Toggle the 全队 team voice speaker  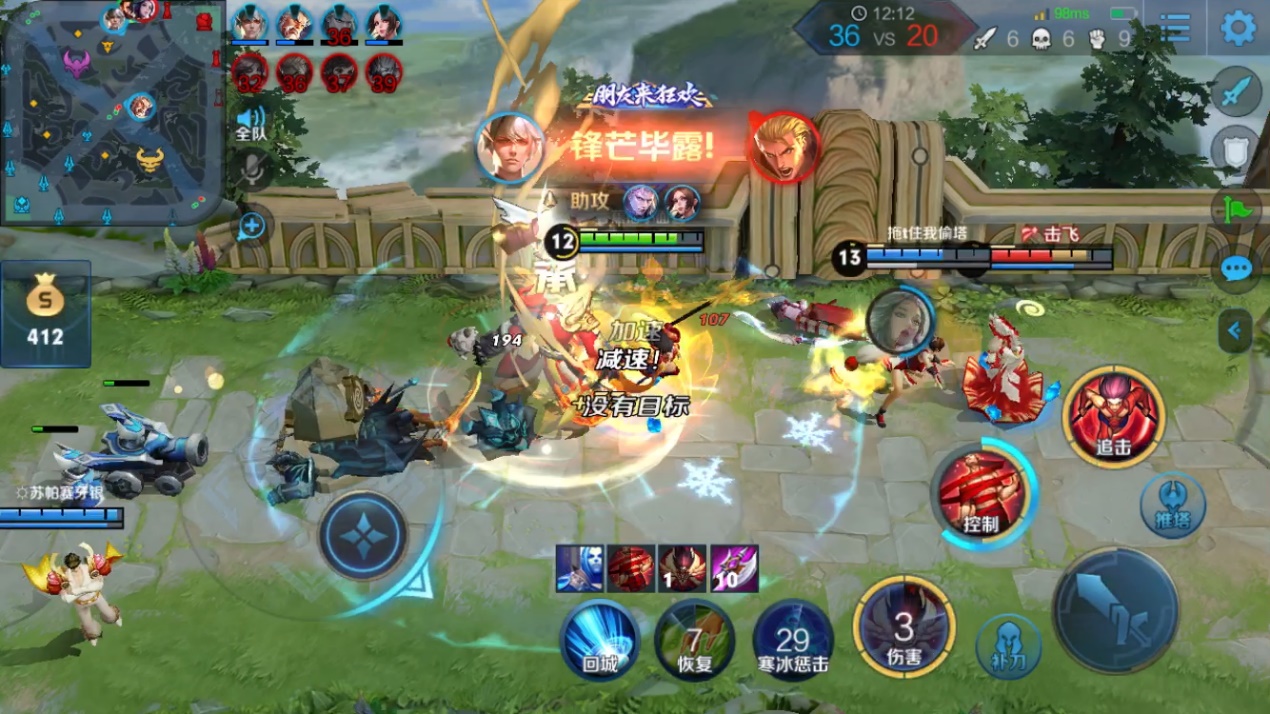tap(251, 123)
